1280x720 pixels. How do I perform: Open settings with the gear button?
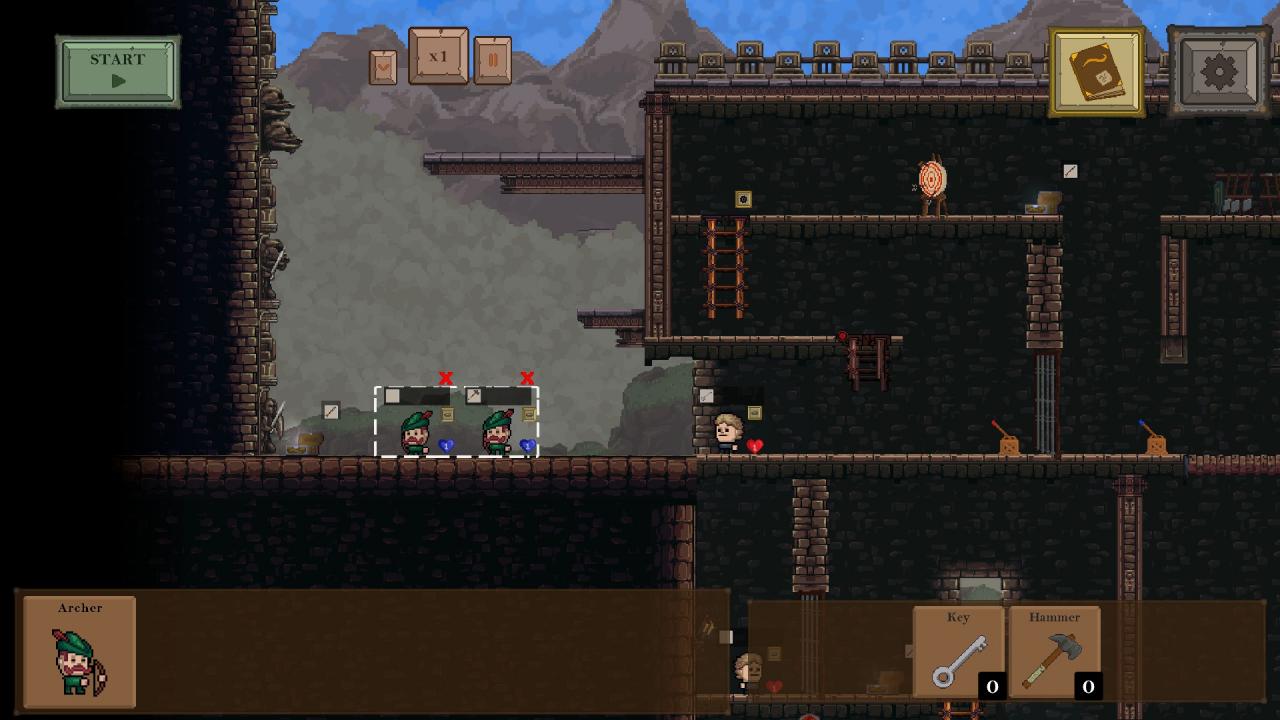(x=1219, y=72)
